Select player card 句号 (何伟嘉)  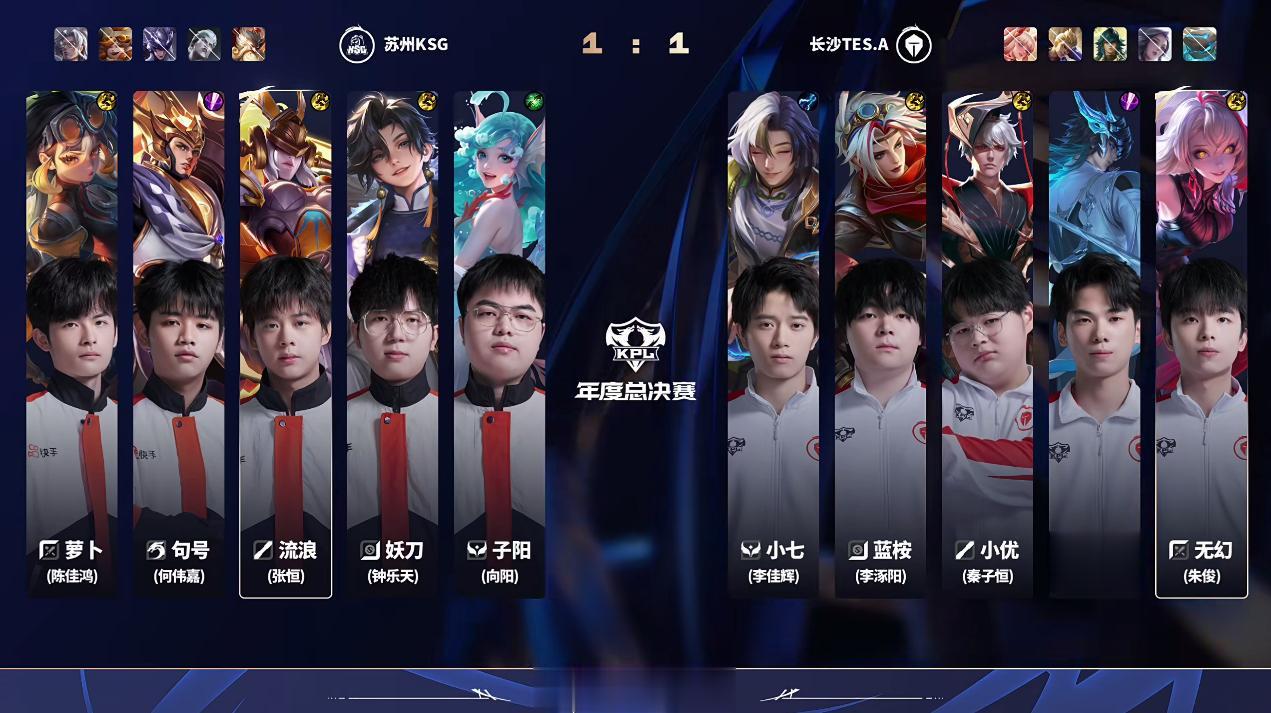click(178, 345)
